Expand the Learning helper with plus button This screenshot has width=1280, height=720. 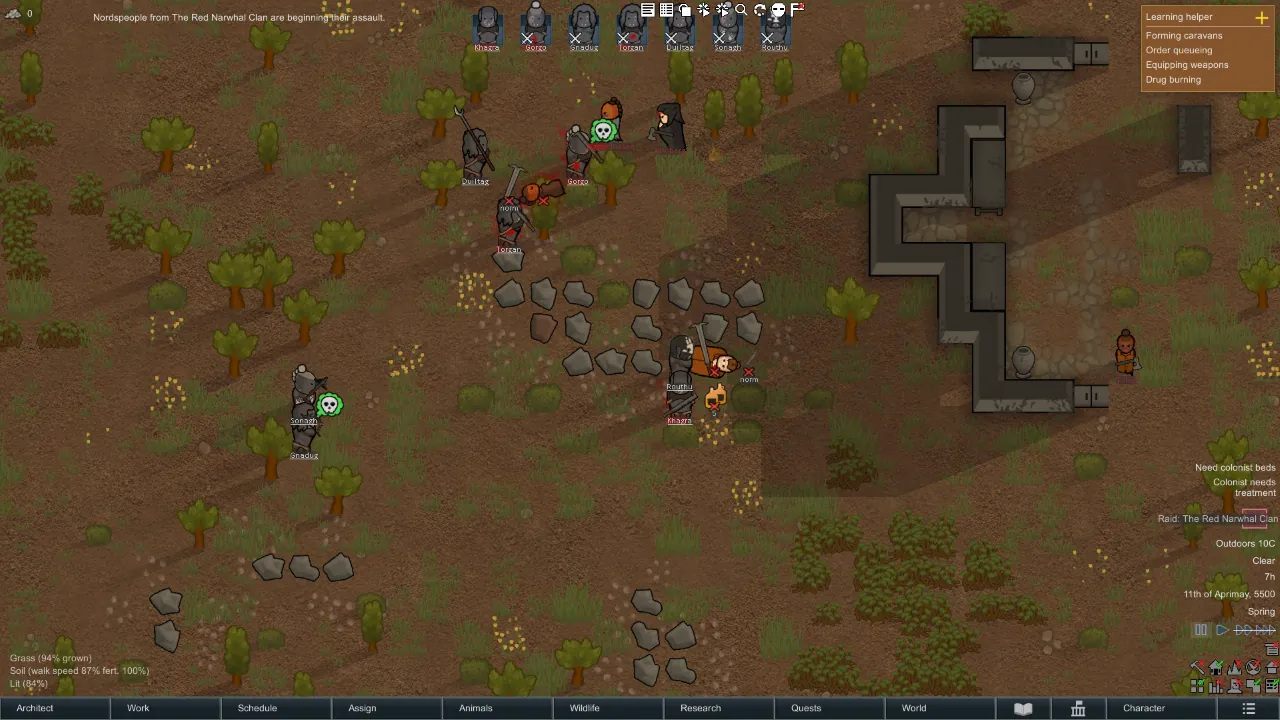1261,17
